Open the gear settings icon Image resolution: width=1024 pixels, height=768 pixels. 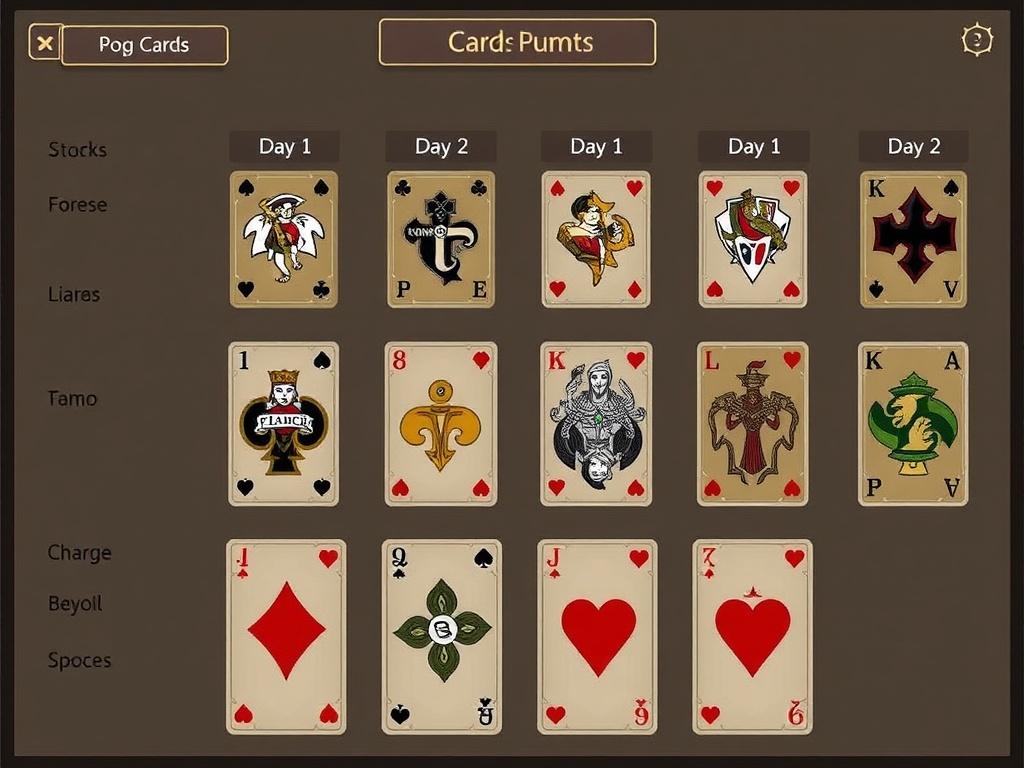(976, 40)
